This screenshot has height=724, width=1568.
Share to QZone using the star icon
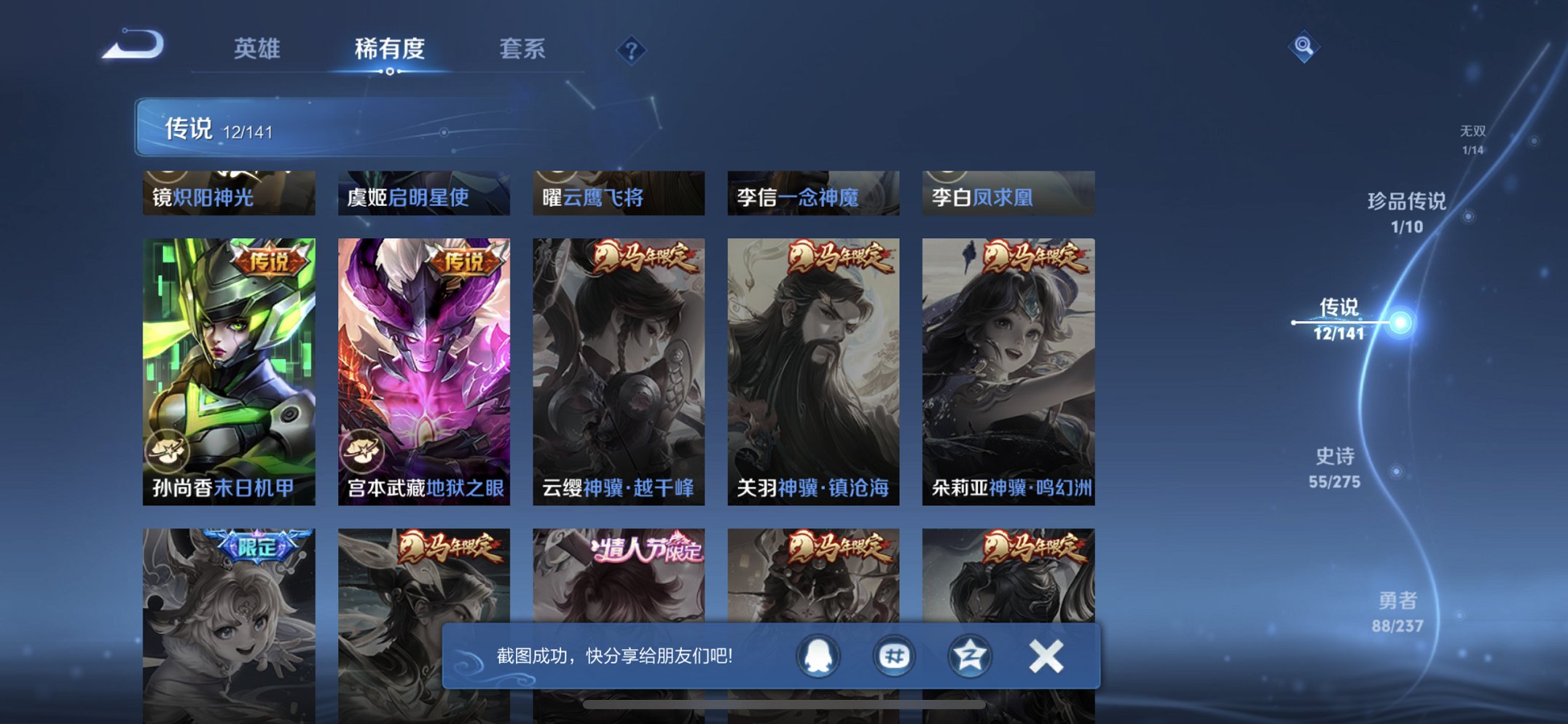tap(969, 656)
